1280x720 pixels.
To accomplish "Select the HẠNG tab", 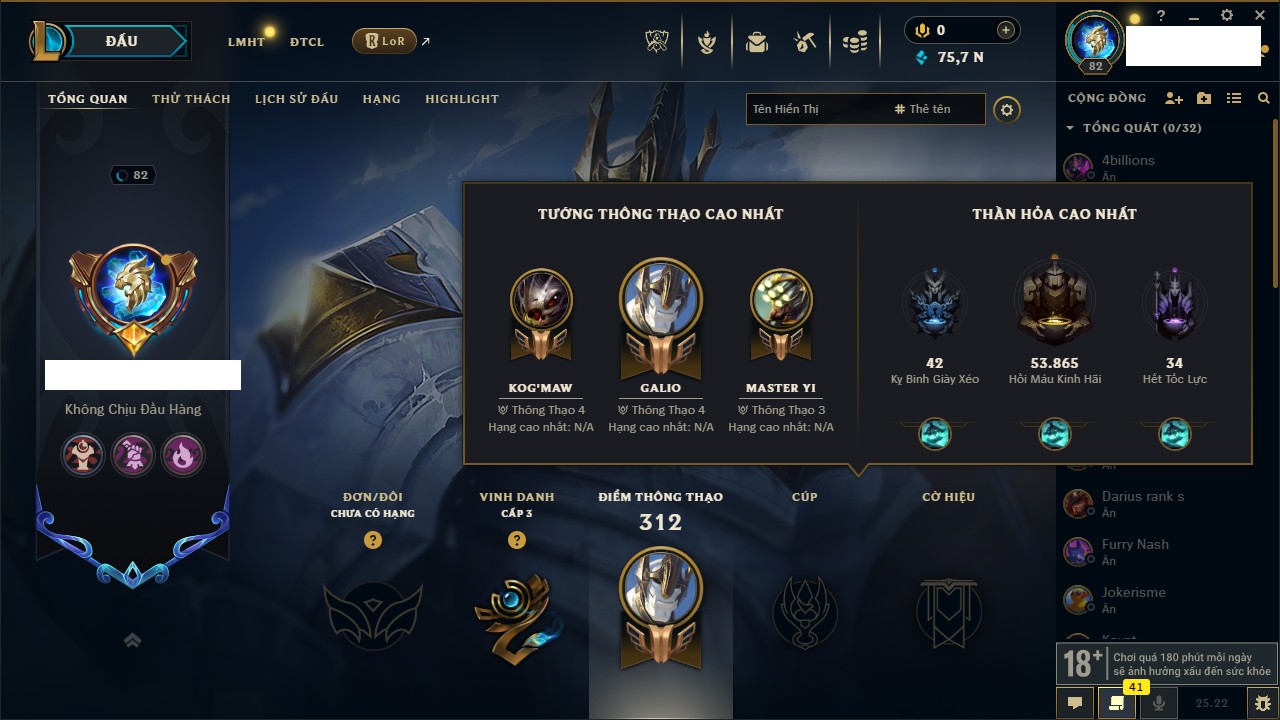I will coord(381,99).
